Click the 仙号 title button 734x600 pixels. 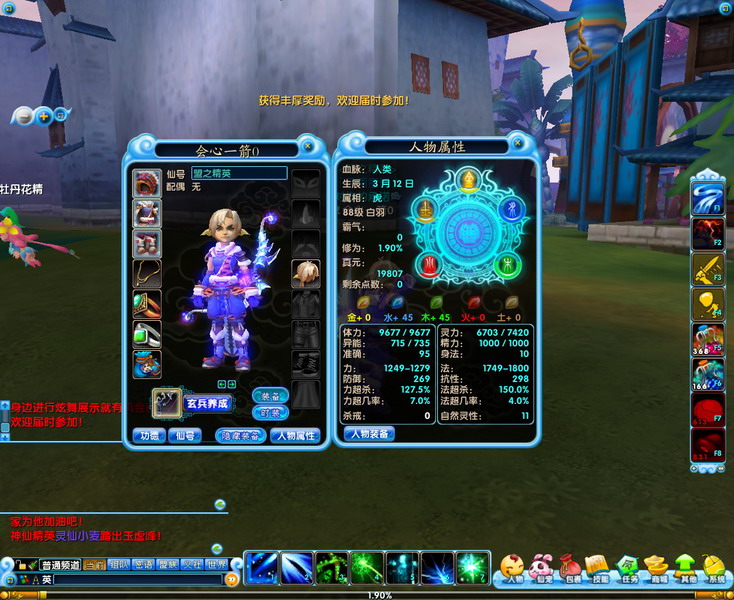[183, 435]
